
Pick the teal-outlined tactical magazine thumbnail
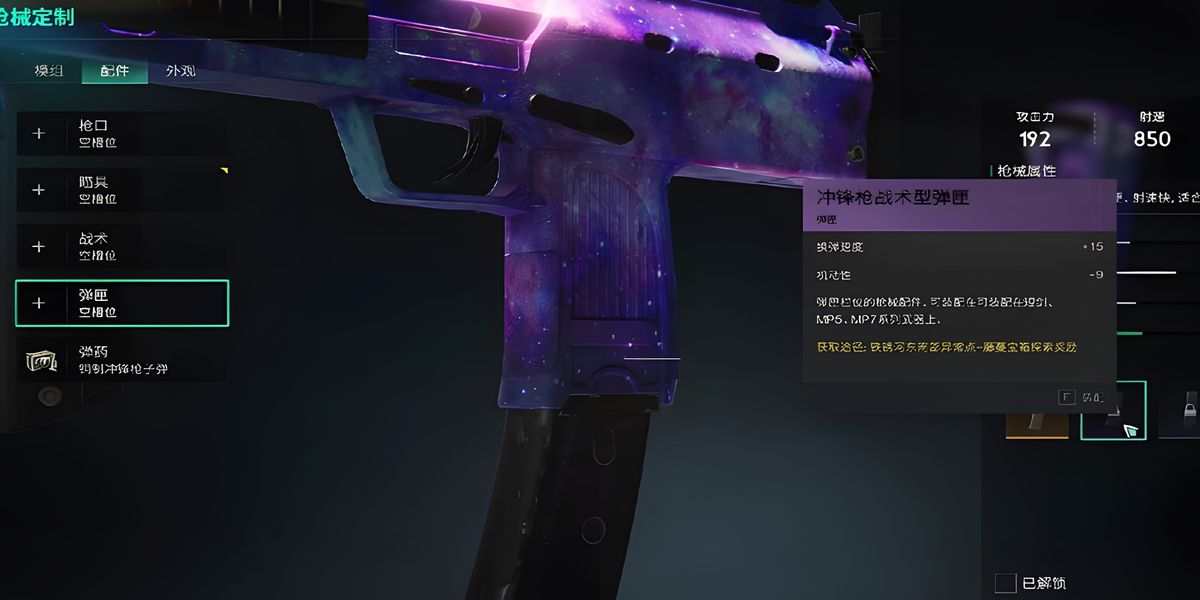pos(1113,410)
